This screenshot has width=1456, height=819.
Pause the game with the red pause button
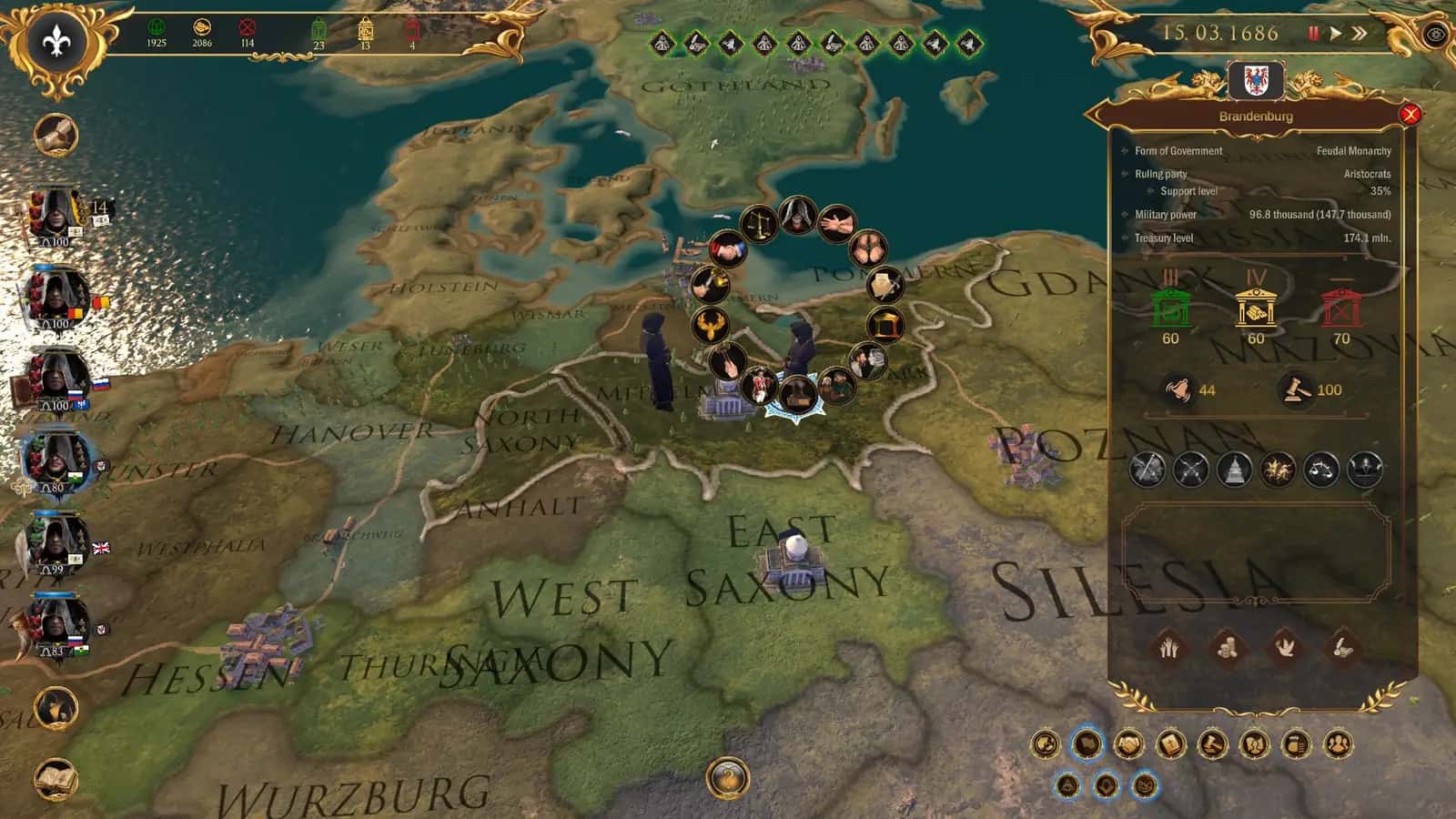(x=1313, y=34)
